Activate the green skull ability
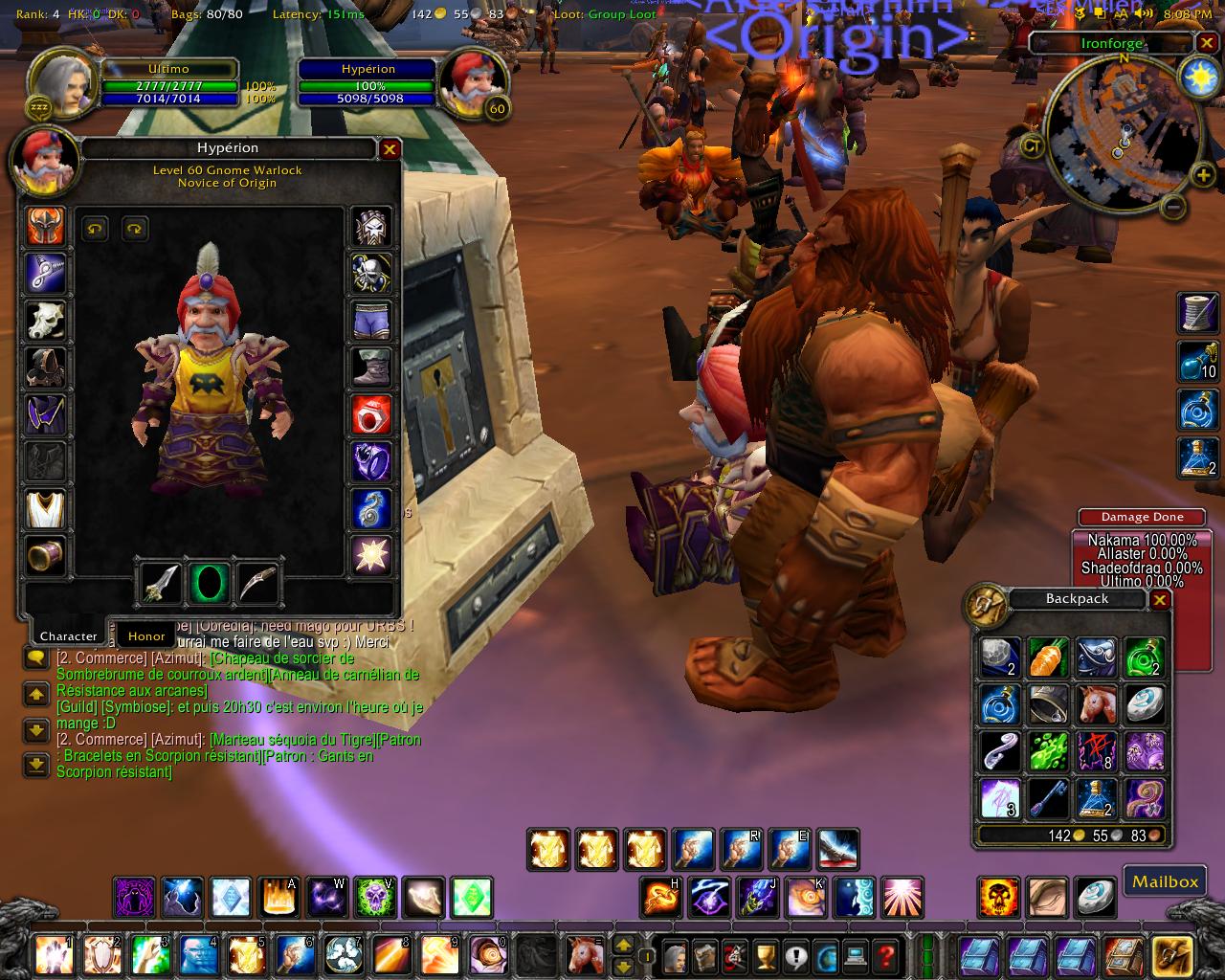The width and height of the screenshot is (1225, 980). (374, 898)
